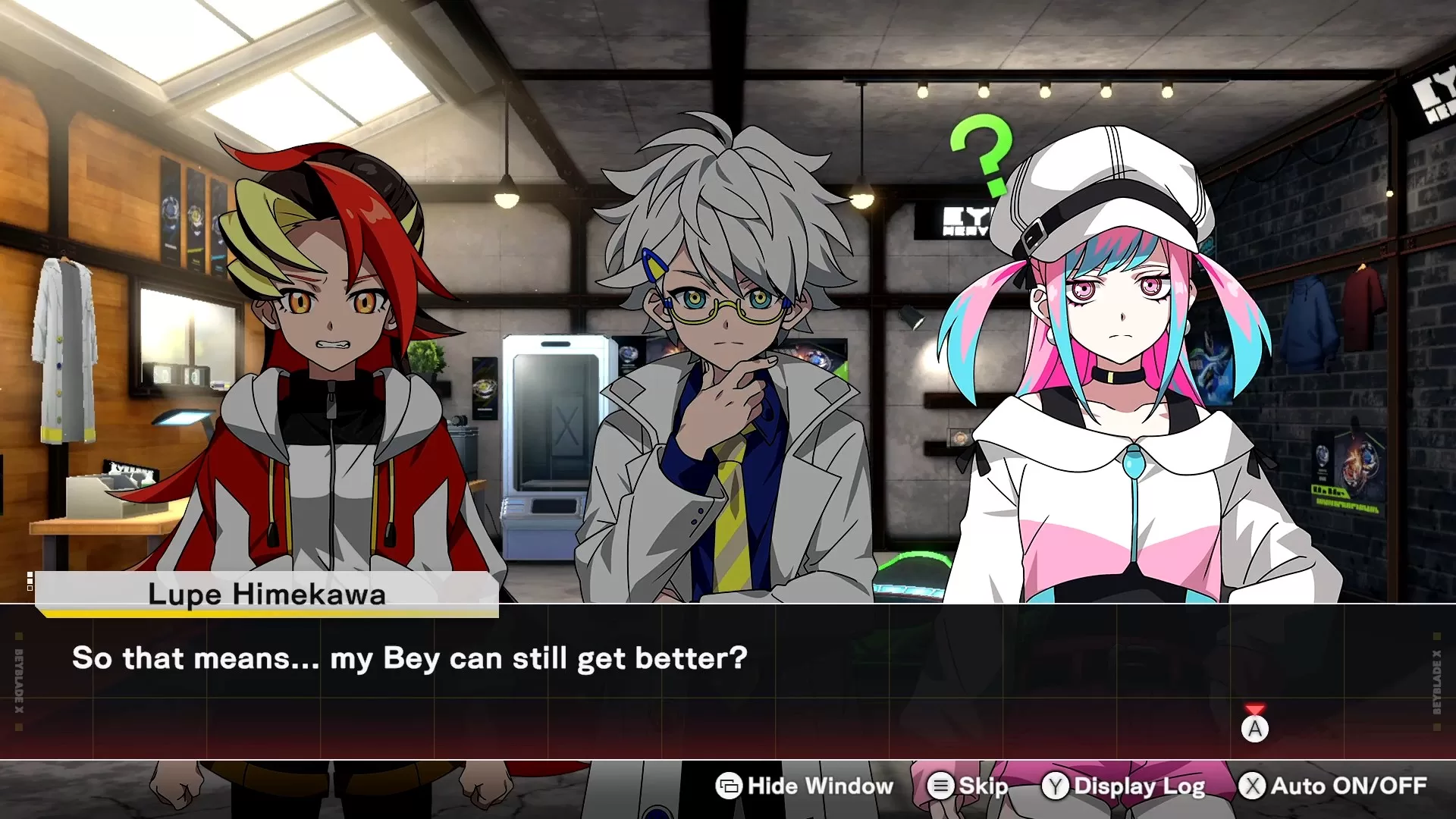The image size is (1456, 819).
Task: Skip the current dialogue scene
Action: pyautogui.click(x=968, y=786)
